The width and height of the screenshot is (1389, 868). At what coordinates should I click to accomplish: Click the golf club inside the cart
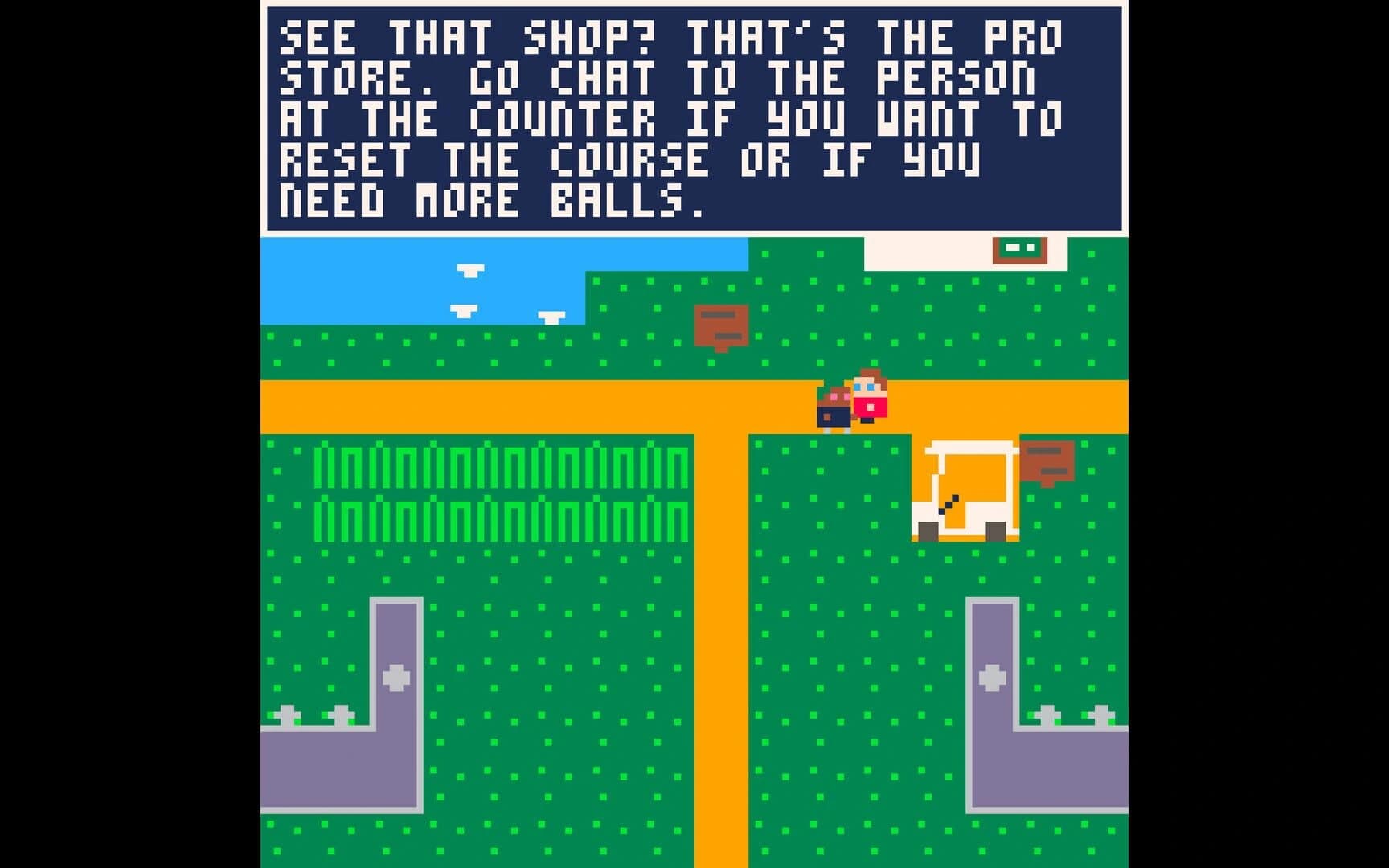949,505
